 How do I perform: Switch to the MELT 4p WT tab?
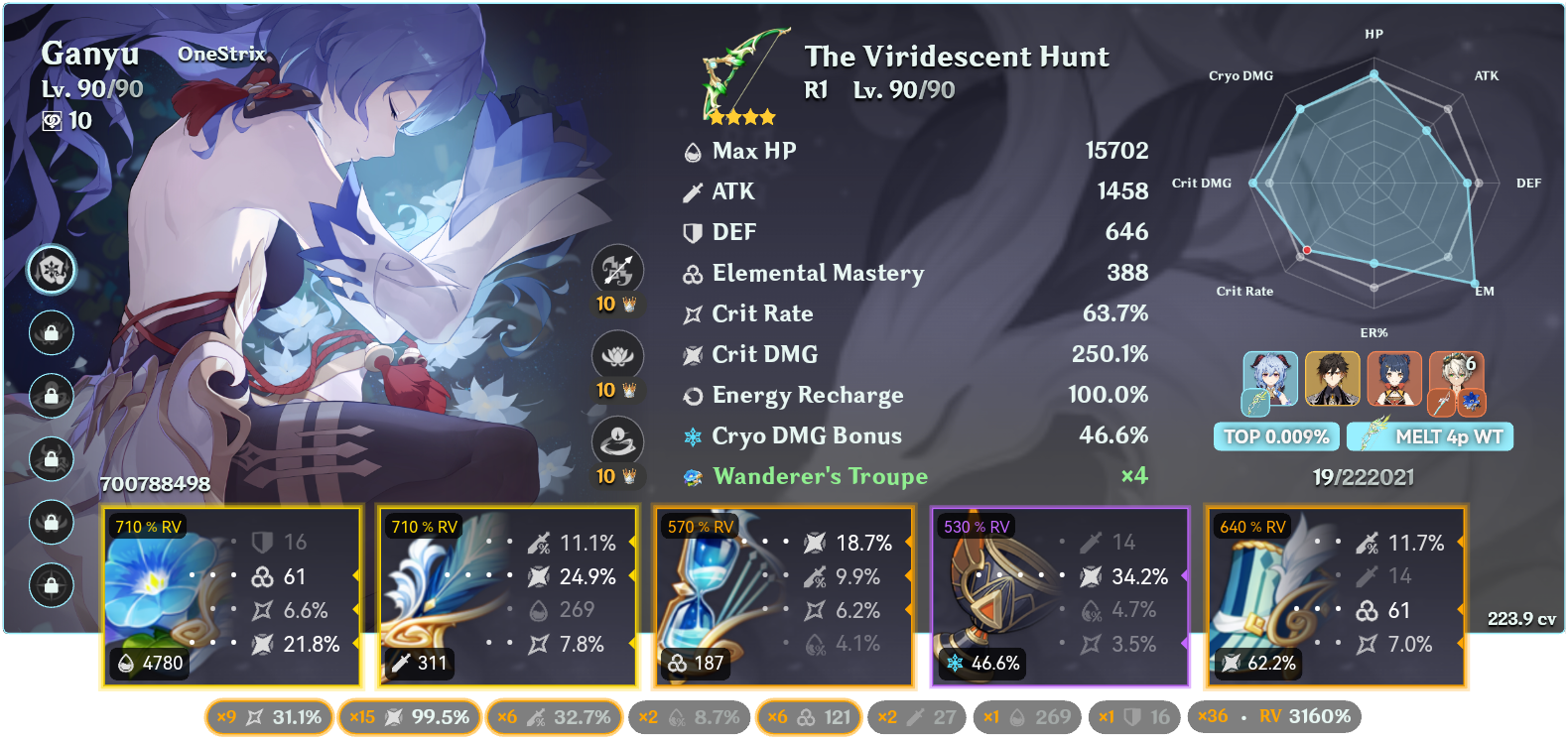pos(1430,434)
